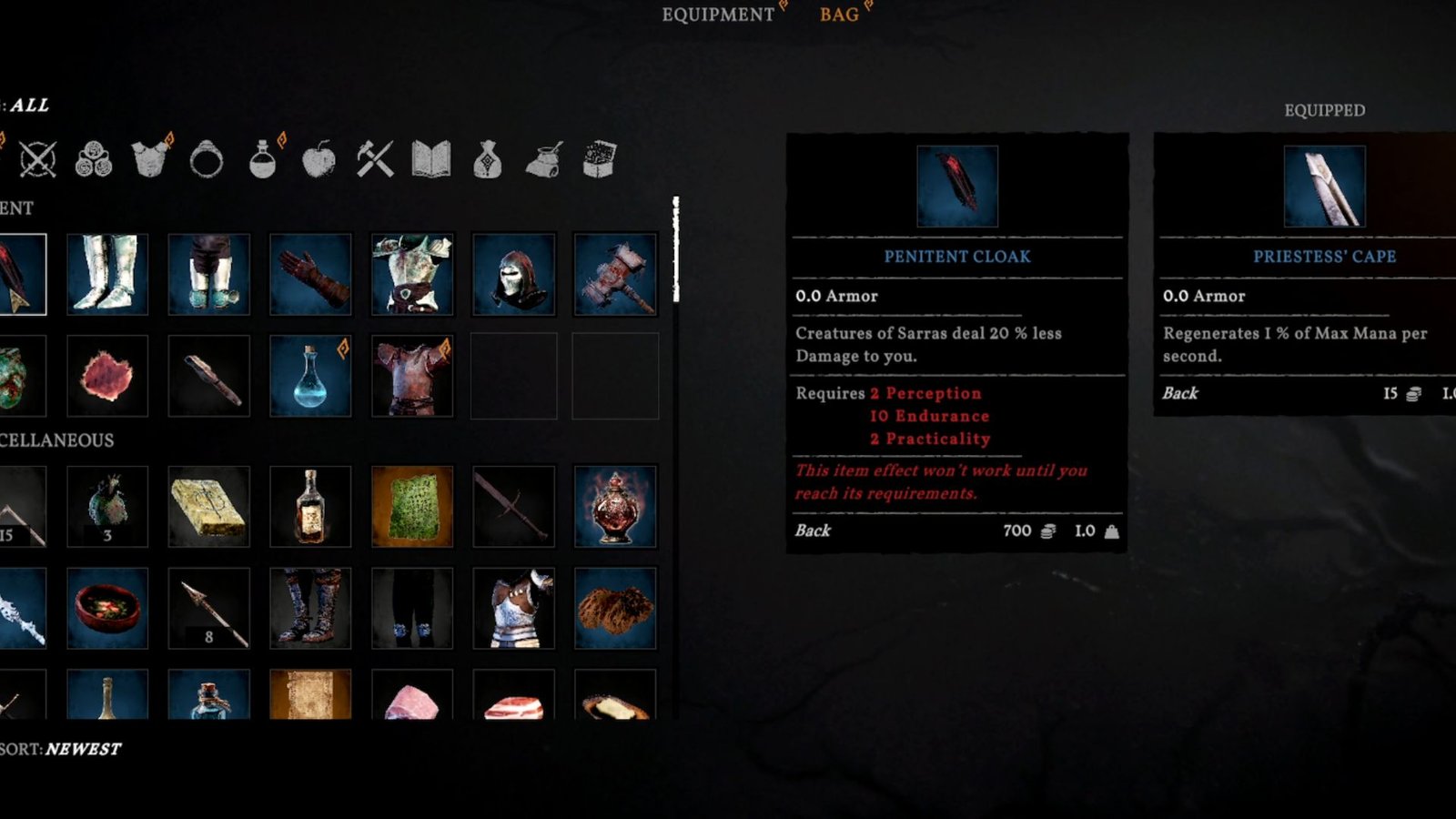Select the red leather glove slot
Viewport: 1456px width, 819px height.
tap(310, 274)
